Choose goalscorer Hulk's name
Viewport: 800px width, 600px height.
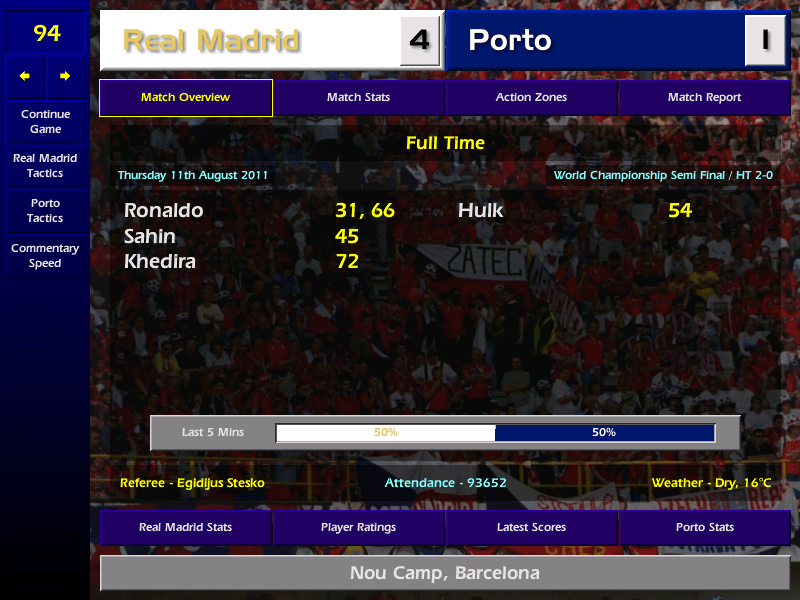click(481, 211)
